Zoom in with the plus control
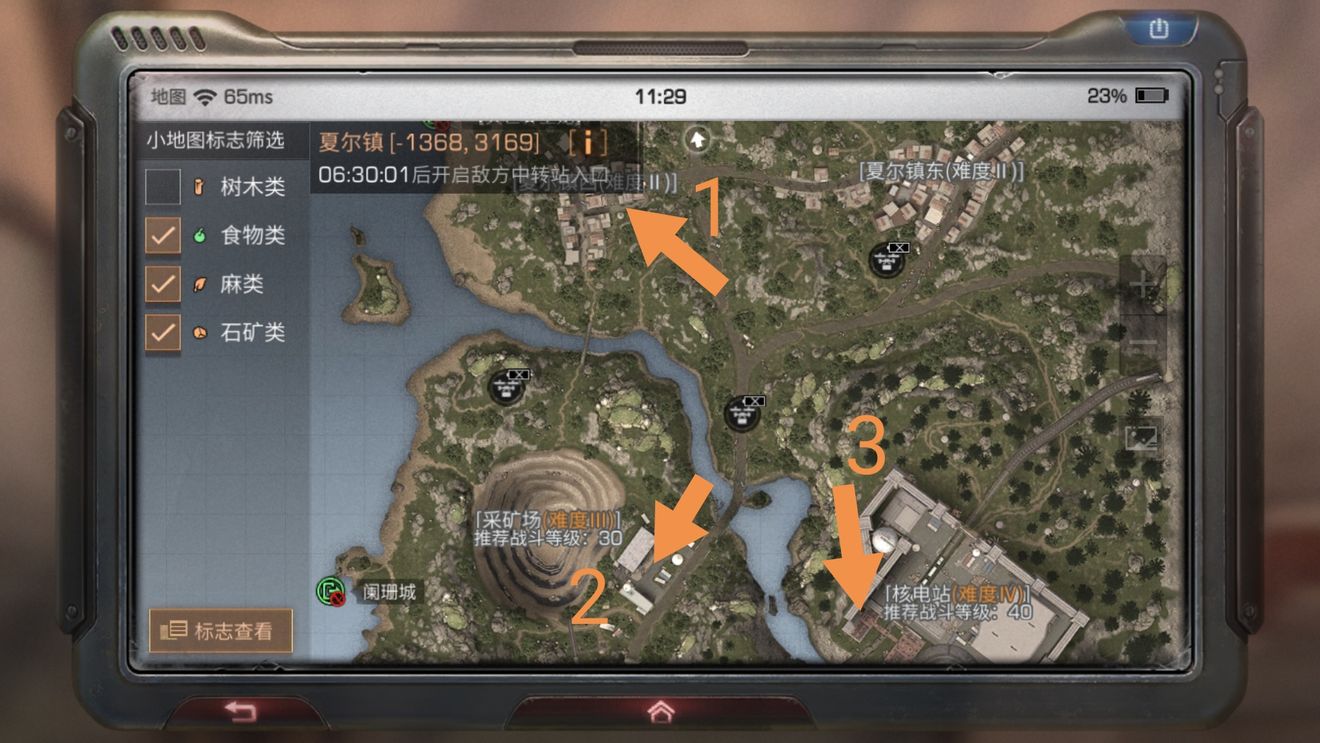This screenshot has height=743, width=1320. point(1143,284)
